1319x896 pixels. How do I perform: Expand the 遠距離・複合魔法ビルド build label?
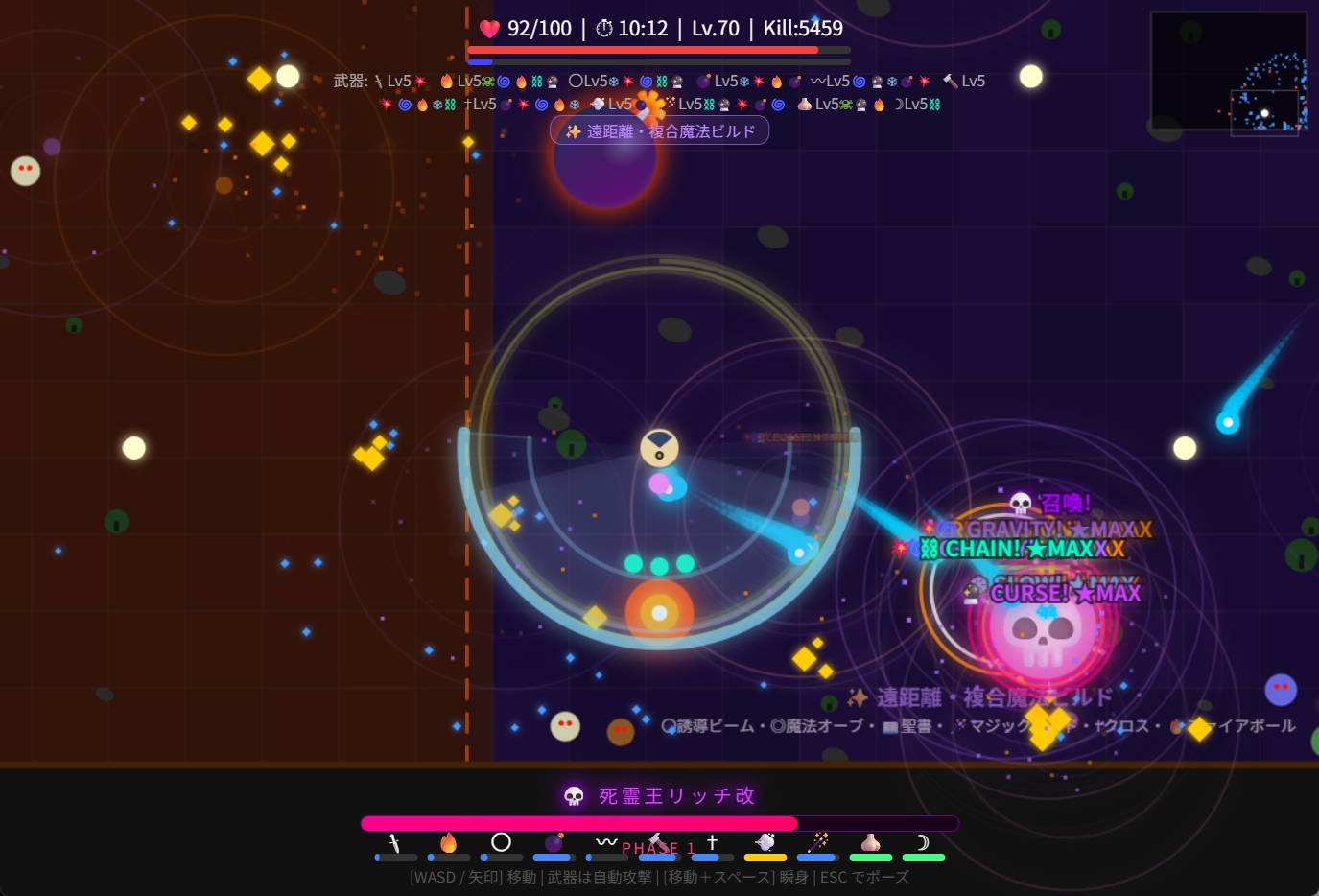tap(659, 130)
